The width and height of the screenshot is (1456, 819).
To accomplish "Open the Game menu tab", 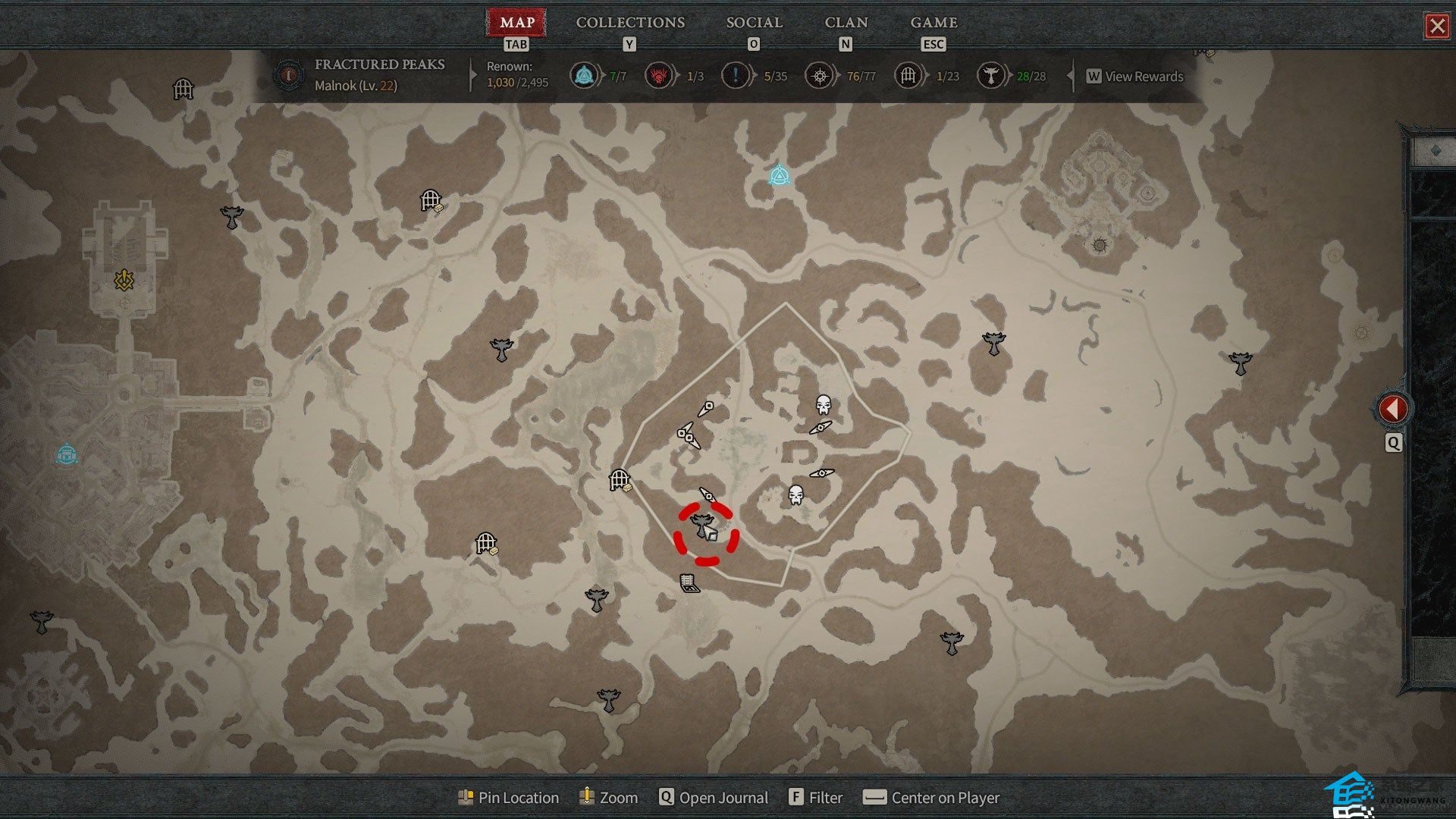I will pos(934,23).
